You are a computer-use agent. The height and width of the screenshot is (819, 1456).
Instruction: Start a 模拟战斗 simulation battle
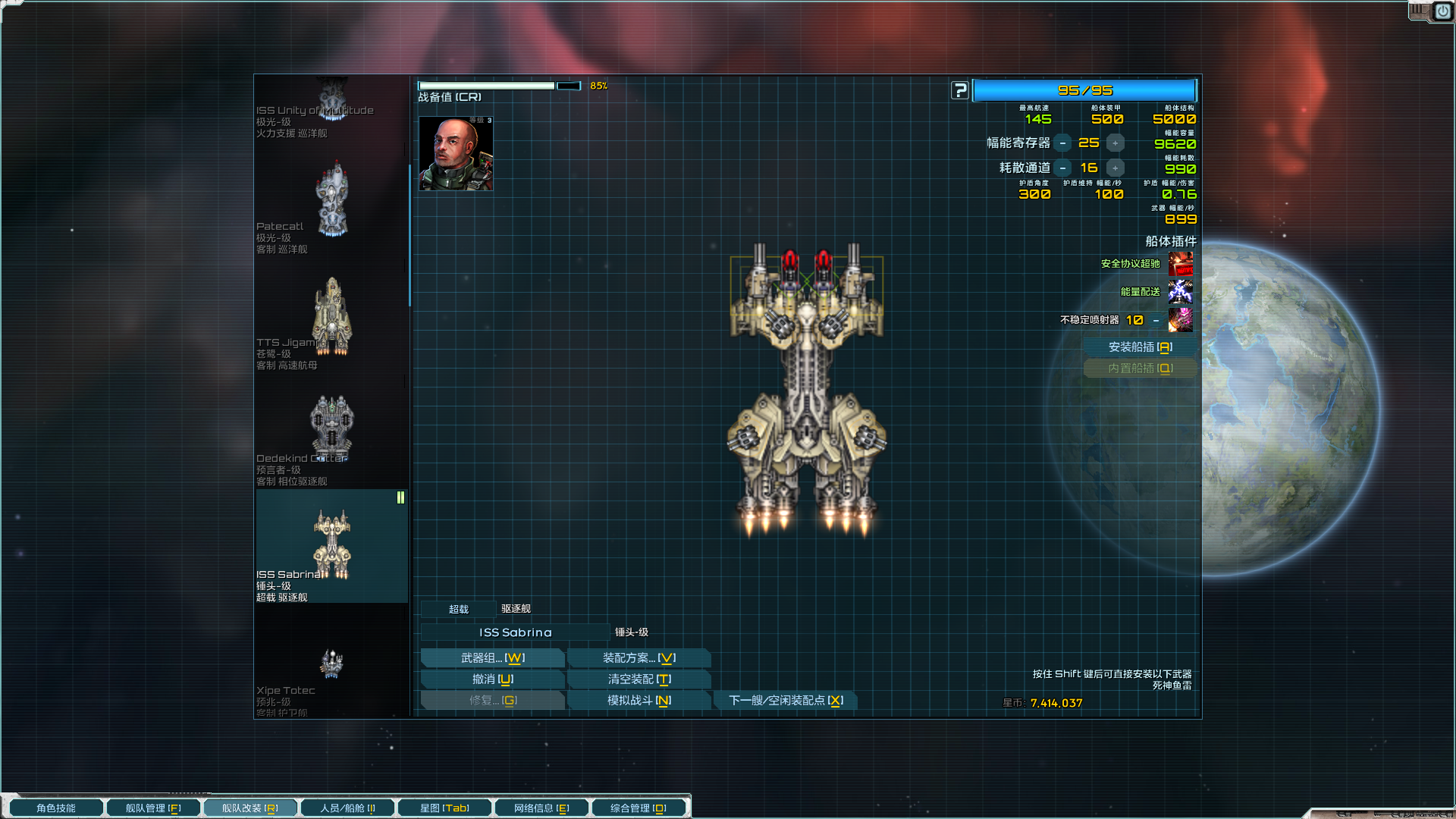639,701
